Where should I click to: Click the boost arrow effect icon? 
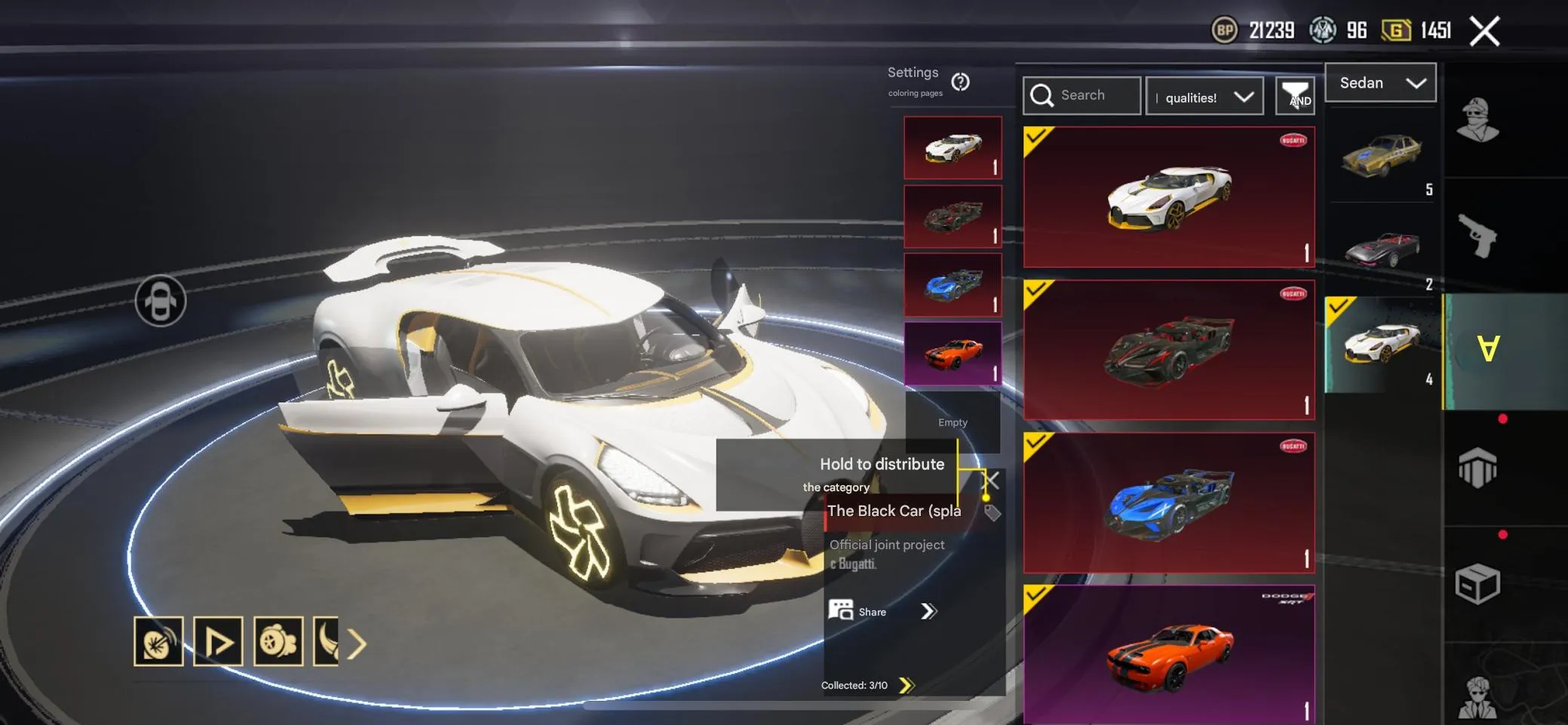219,641
